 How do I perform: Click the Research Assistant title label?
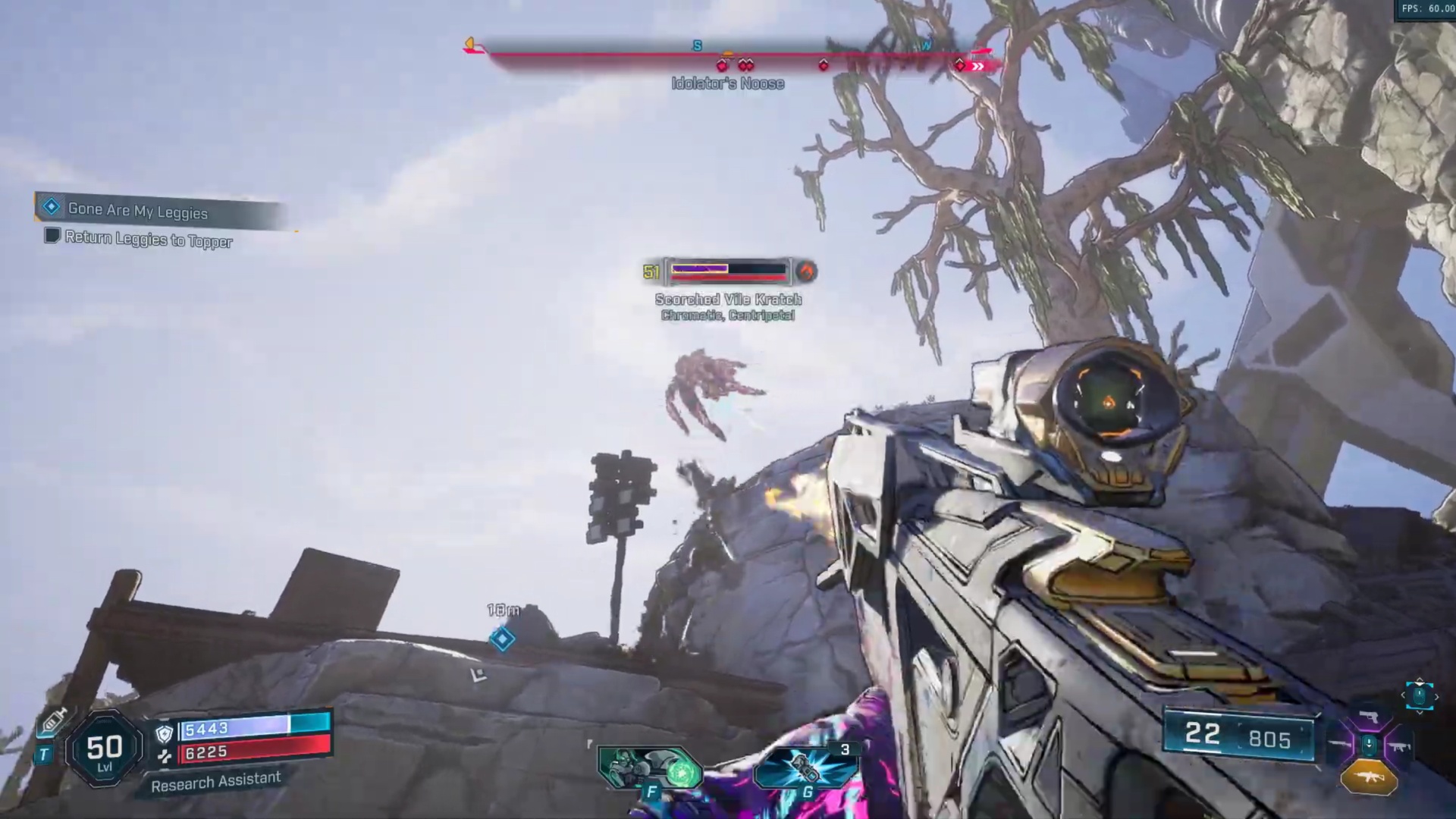pos(216,781)
